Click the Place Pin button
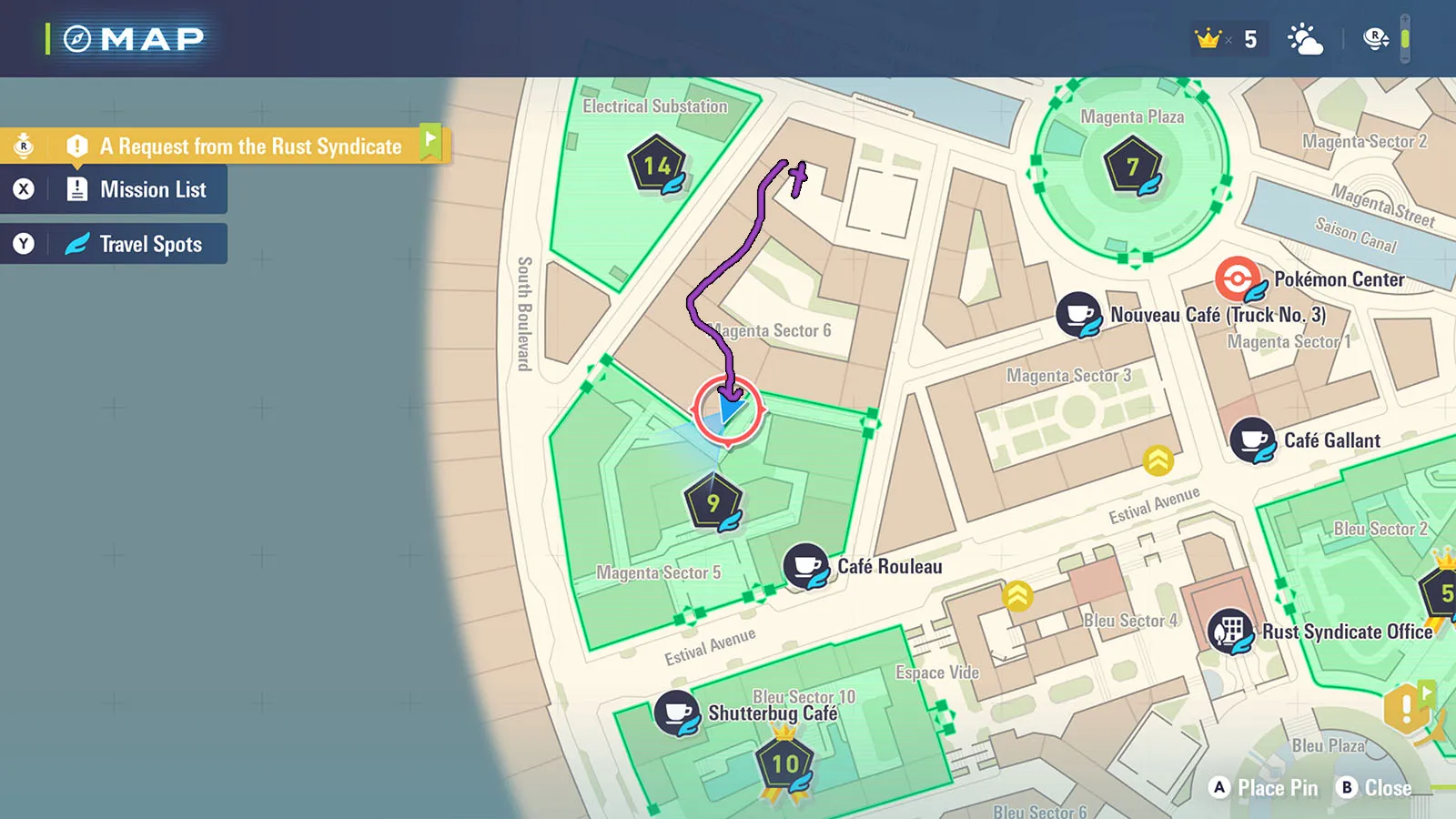The height and width of the screenshot is (819, 1456). coord(1266,788)
